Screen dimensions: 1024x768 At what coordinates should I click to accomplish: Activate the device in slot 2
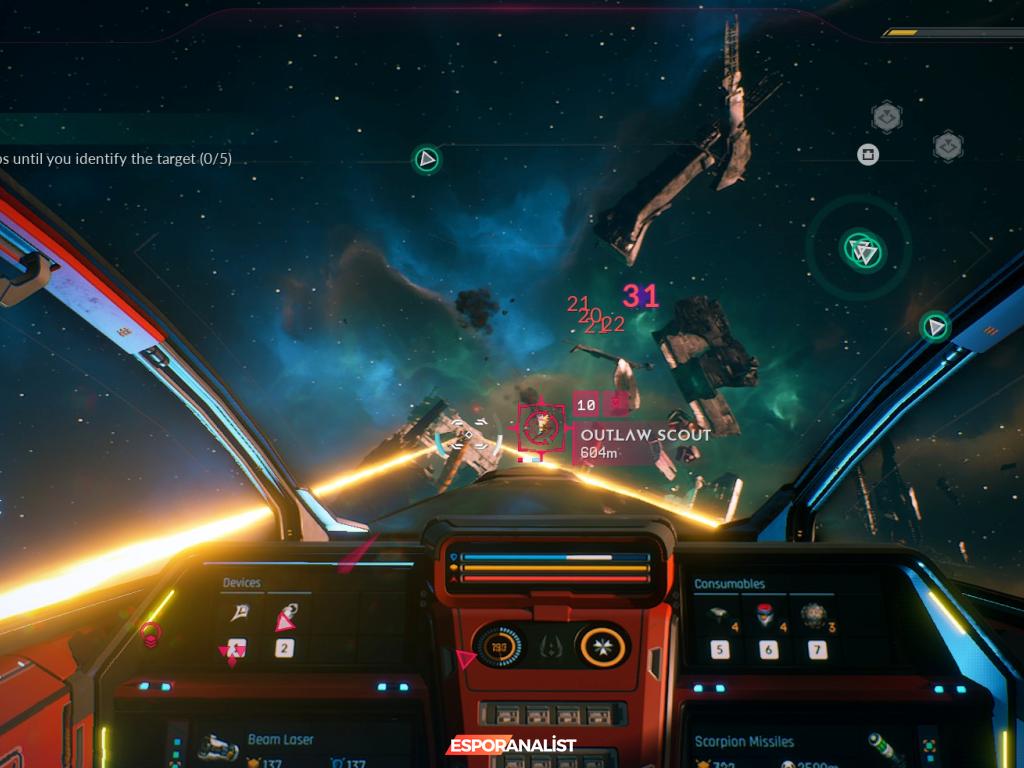284,620
